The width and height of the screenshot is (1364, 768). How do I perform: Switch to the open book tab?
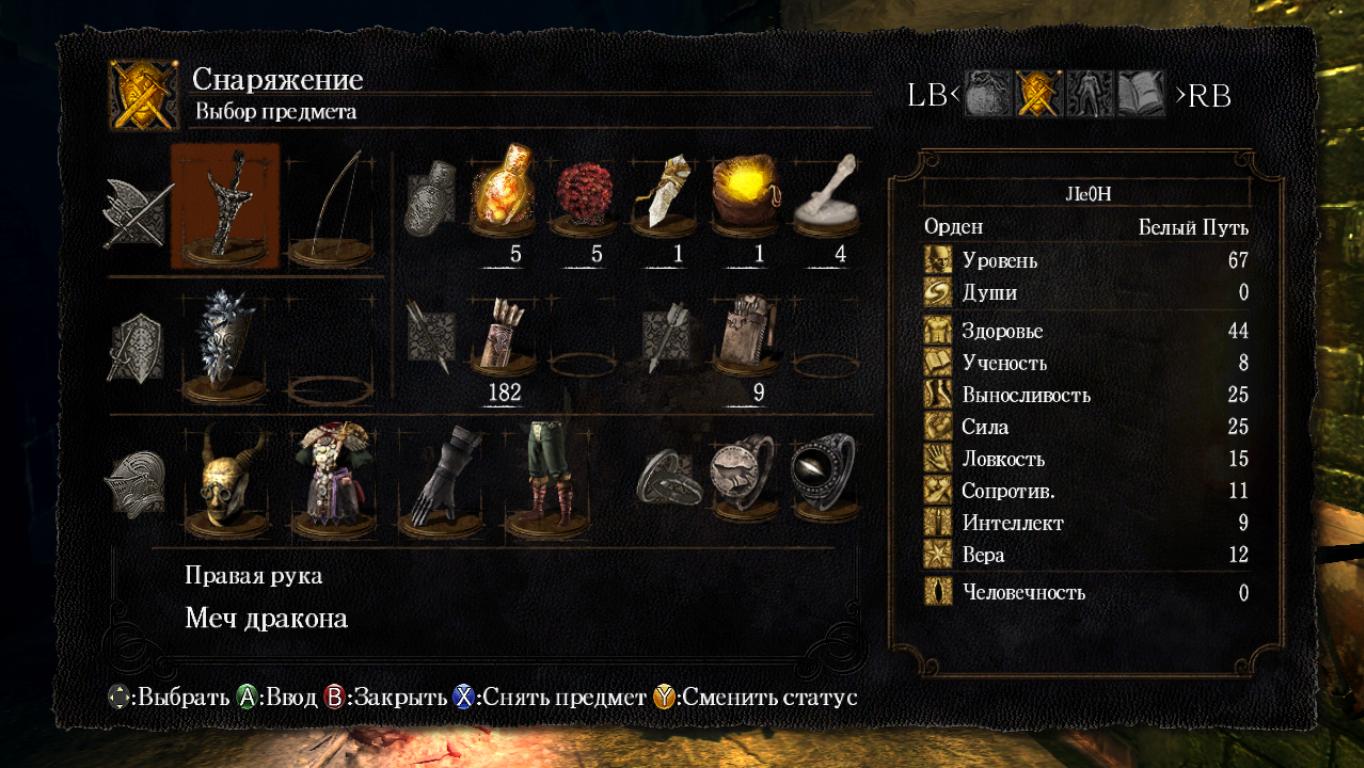coord(1141,95)
